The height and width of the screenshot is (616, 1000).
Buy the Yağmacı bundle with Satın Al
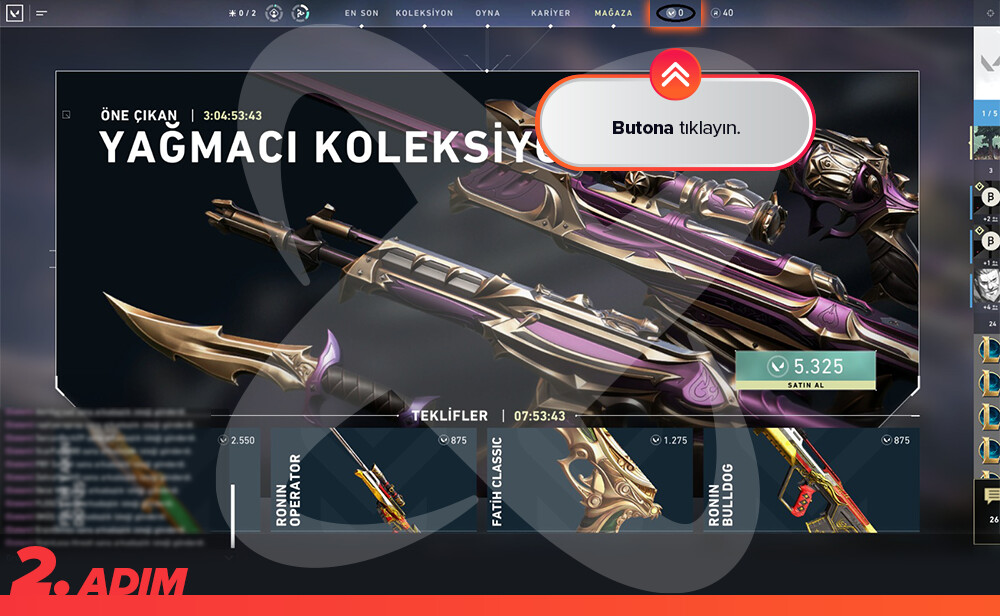(x=805, y=370)
